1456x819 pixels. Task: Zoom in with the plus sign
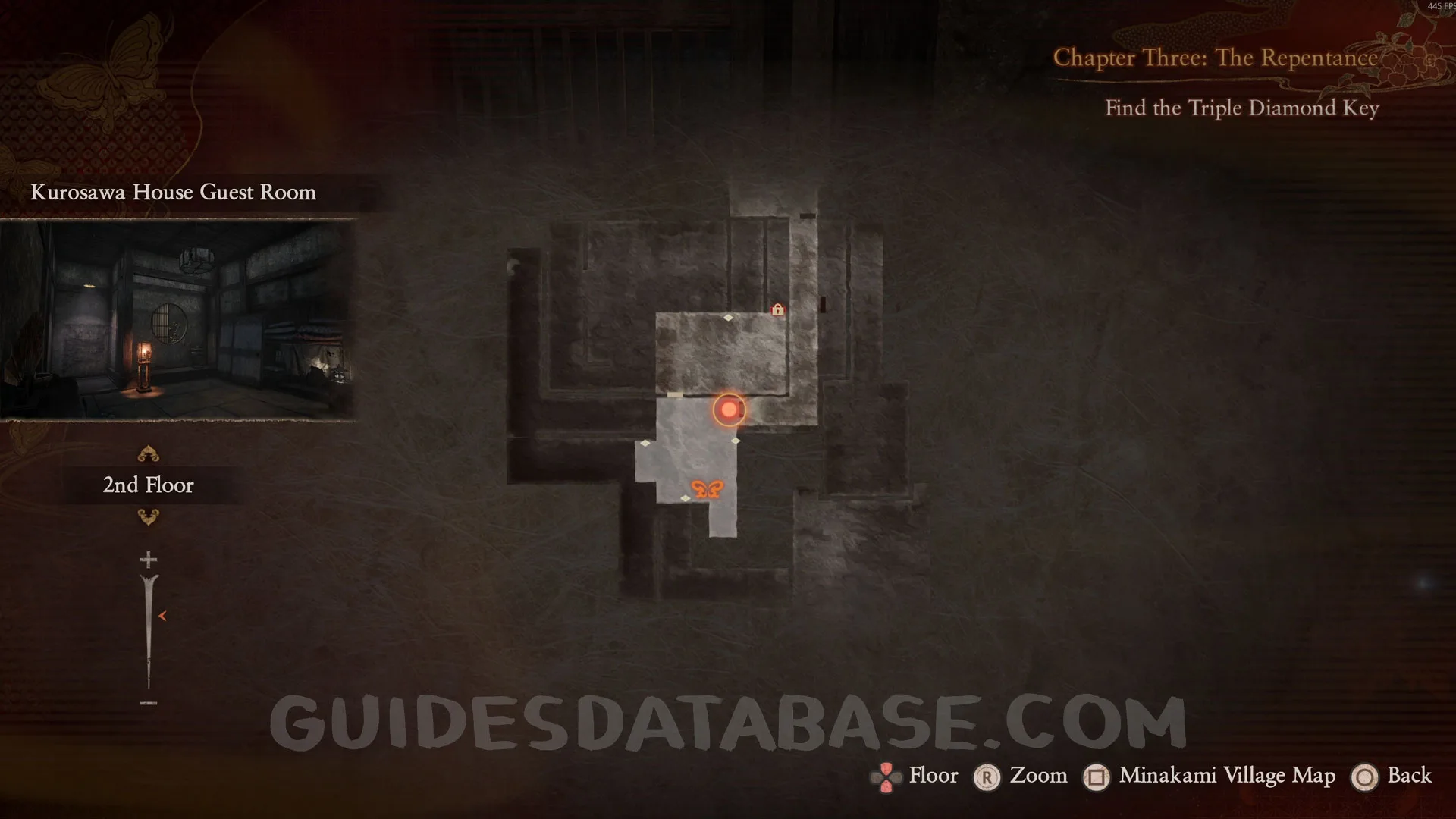(149, 560)
